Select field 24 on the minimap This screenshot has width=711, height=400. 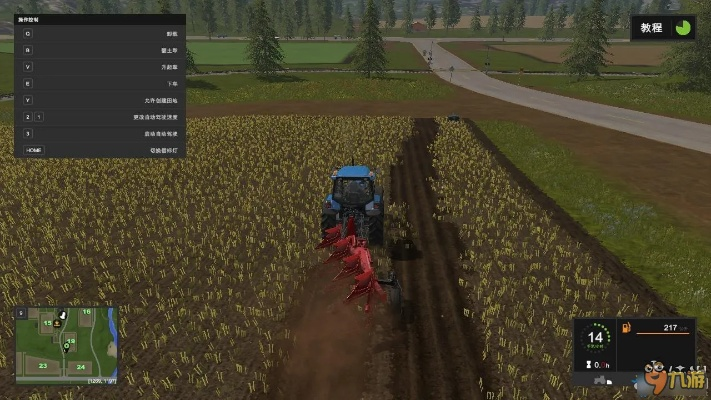pos(80,366)
